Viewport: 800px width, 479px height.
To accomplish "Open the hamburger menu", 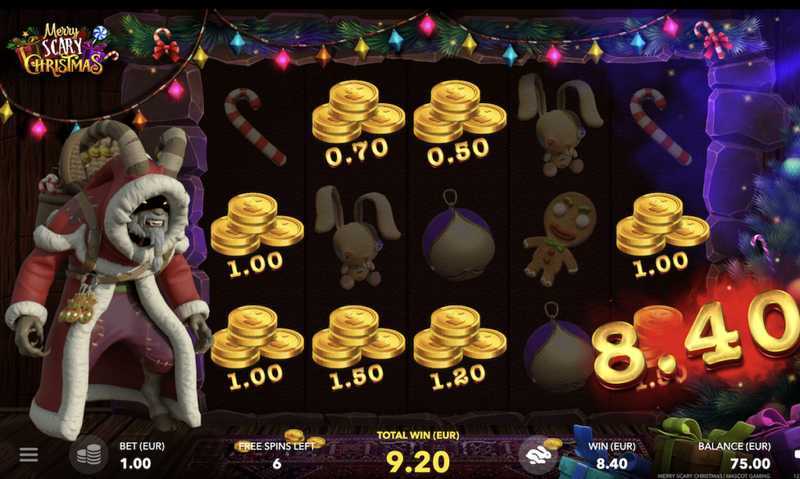I will [29, 455].
